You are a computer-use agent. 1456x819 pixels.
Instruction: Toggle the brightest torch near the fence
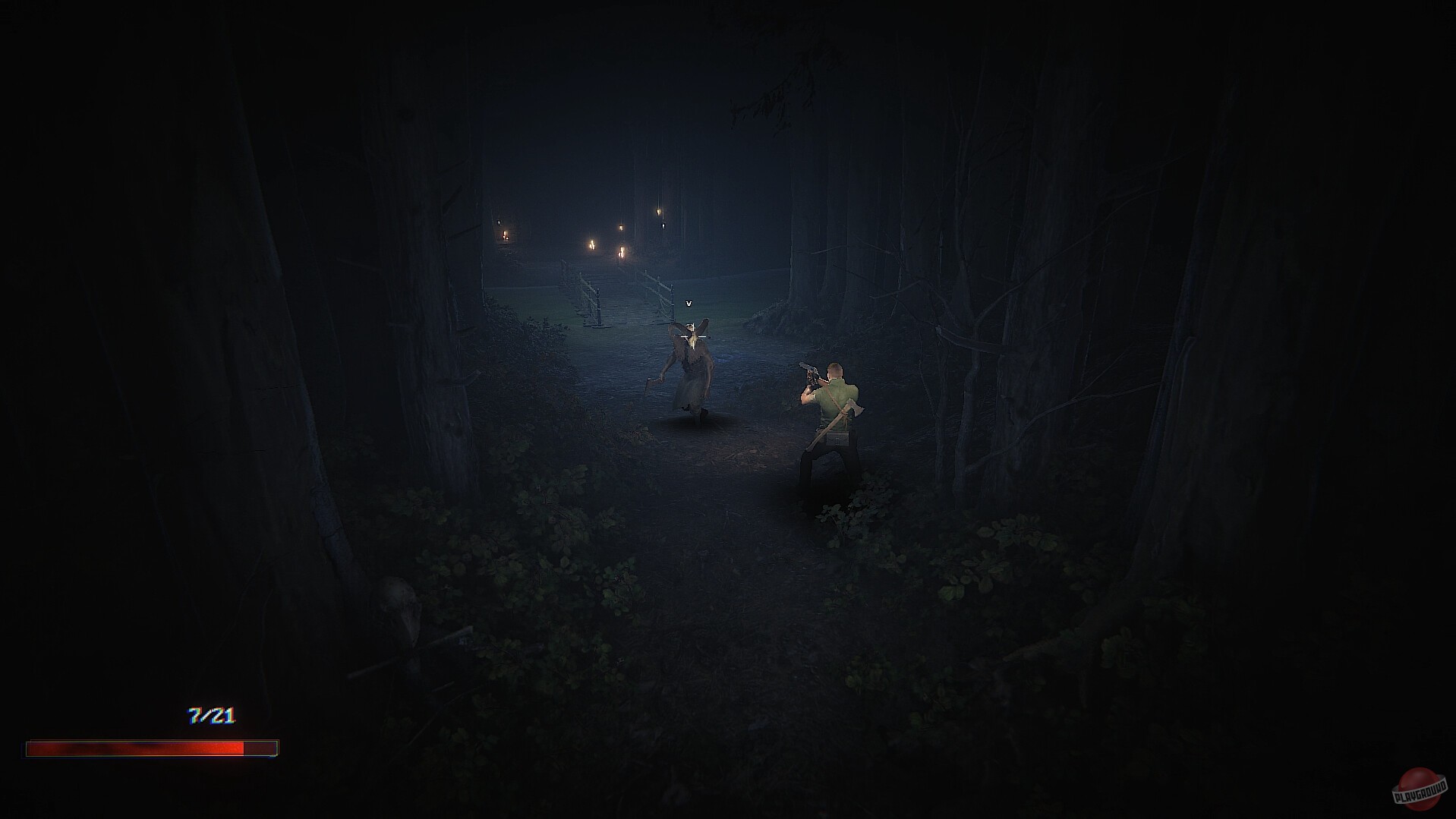point(591,244)
